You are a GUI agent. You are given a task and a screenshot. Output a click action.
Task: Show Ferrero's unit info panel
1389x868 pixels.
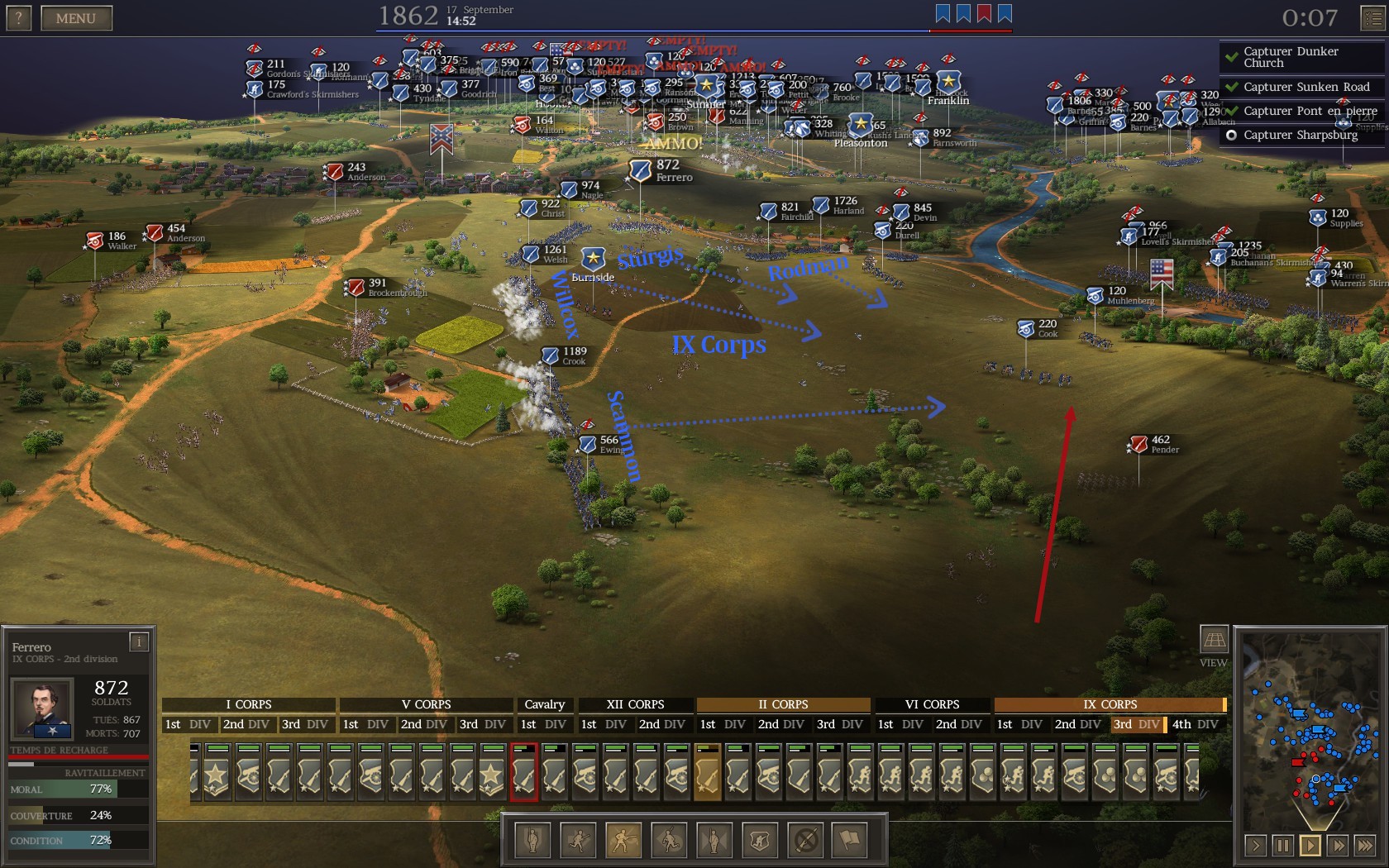(139, 641)
